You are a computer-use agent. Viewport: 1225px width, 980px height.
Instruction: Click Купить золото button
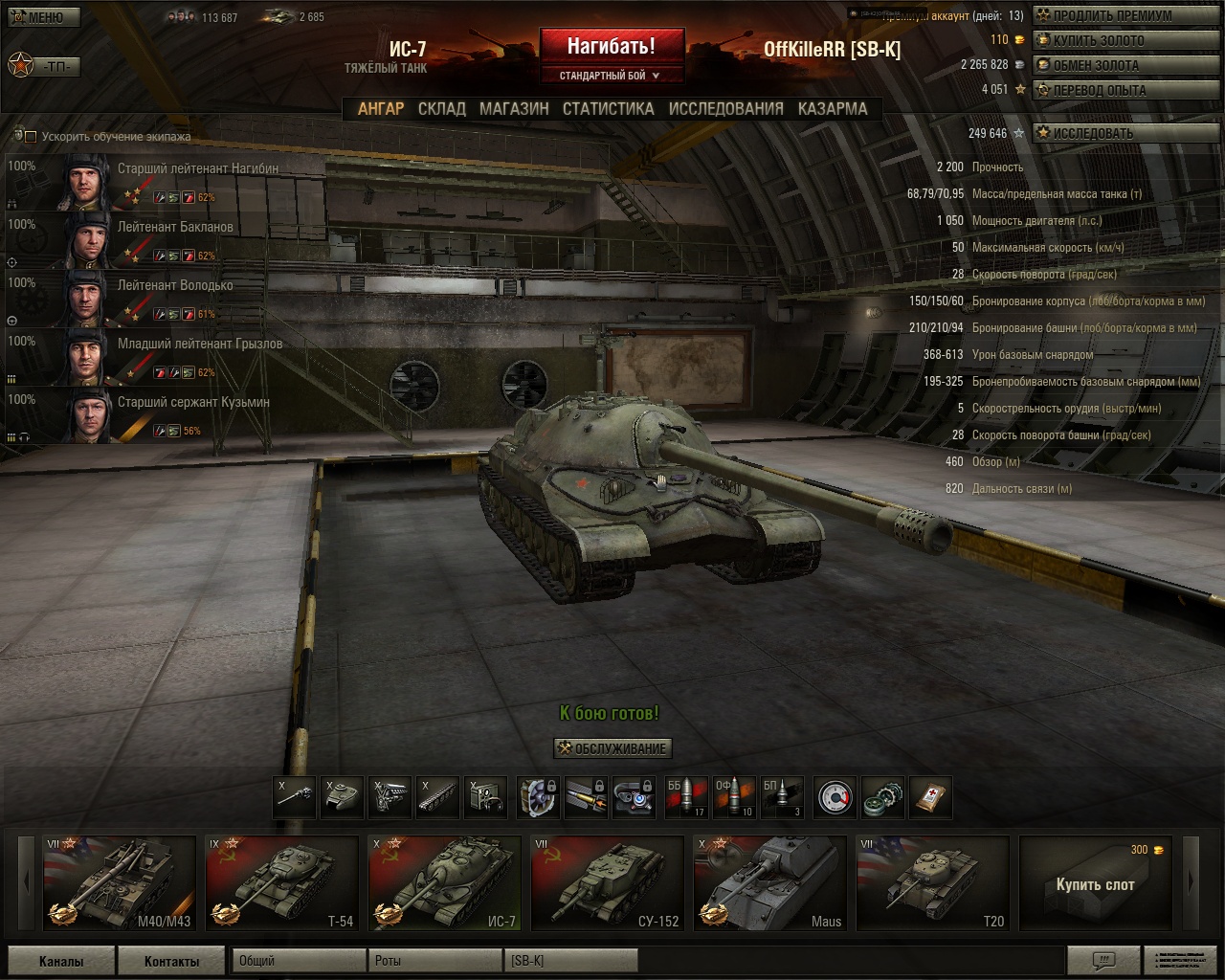(1098, 40)
